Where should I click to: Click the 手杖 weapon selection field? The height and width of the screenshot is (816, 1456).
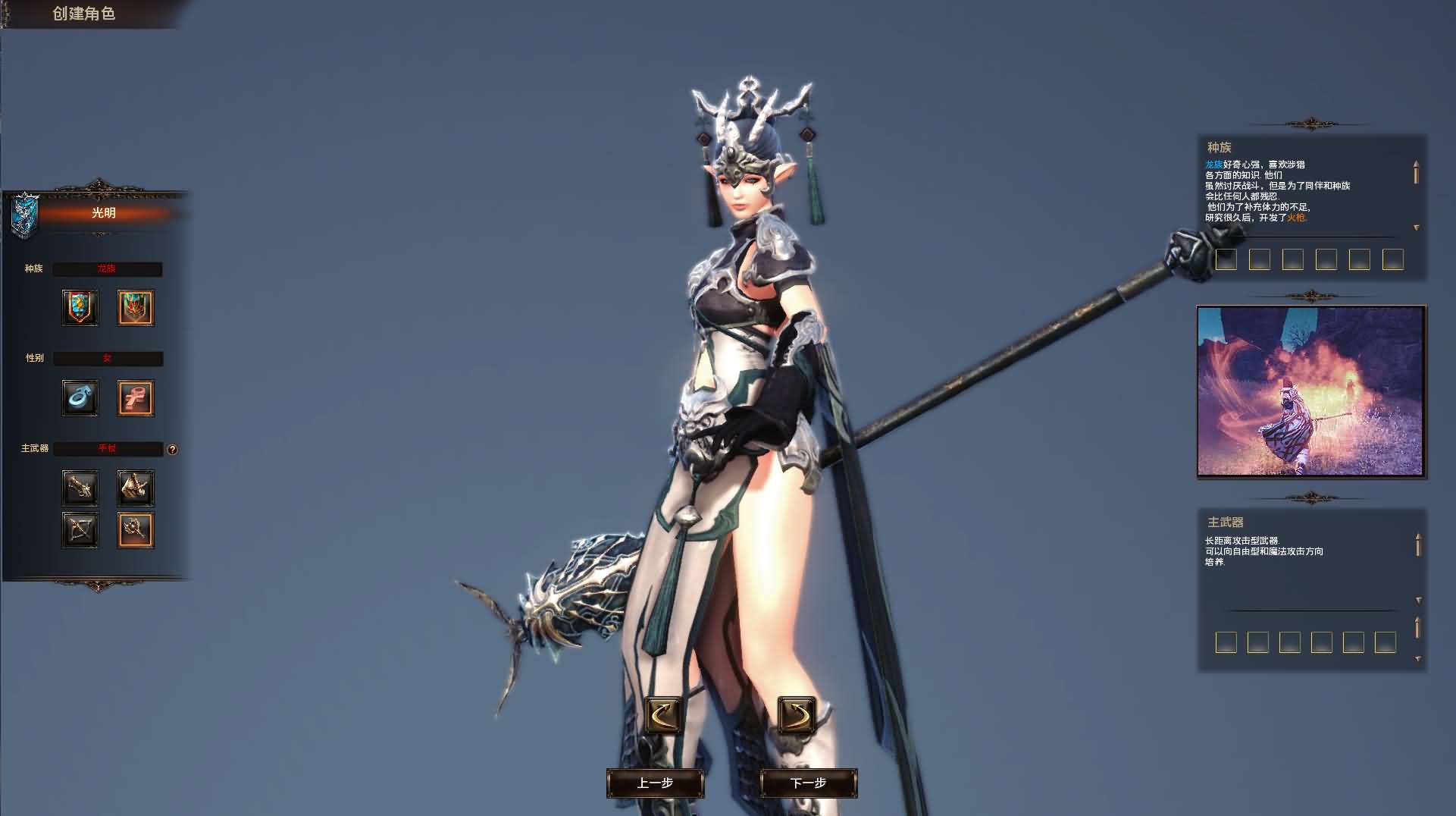[108, 448]
